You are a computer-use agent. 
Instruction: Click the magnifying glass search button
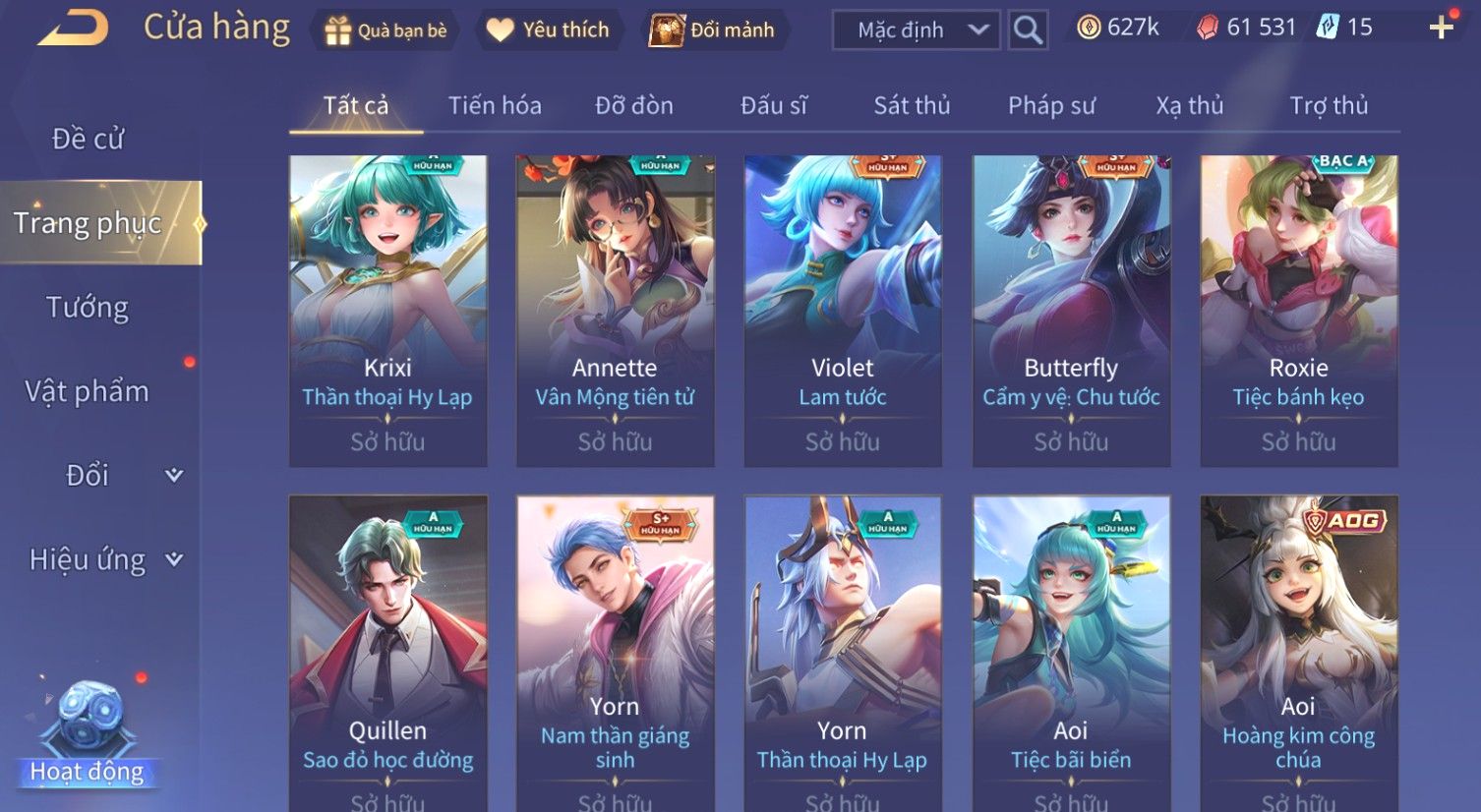(1028, 30)
